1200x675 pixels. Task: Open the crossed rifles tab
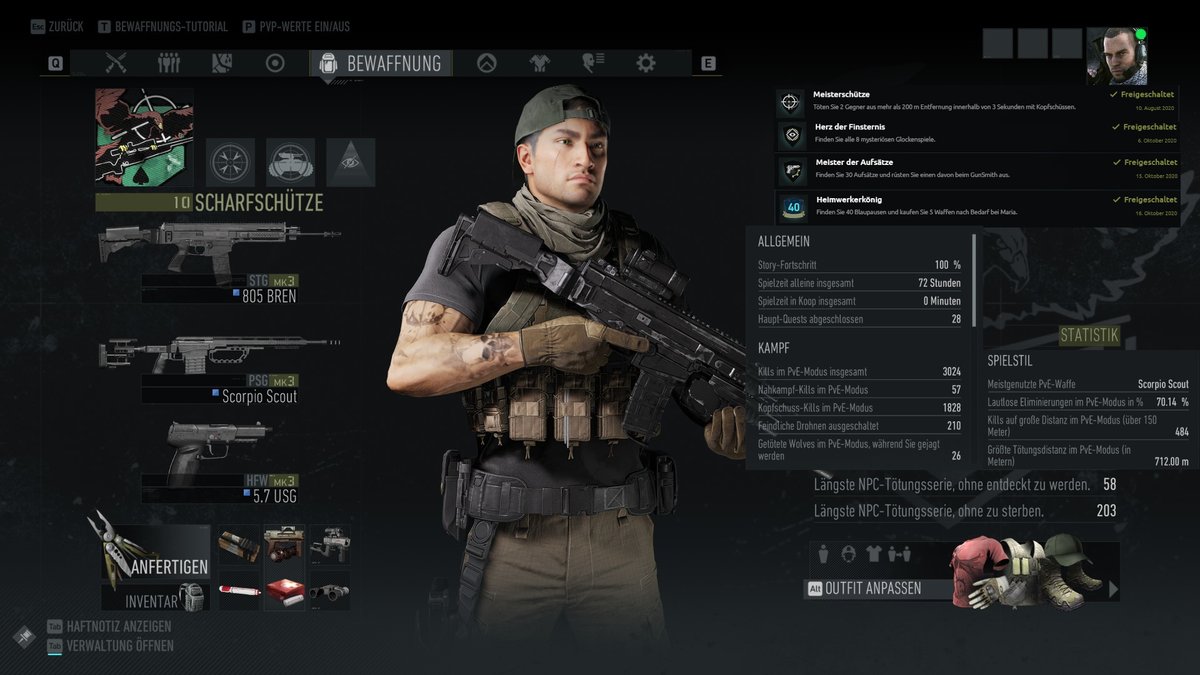116,63
